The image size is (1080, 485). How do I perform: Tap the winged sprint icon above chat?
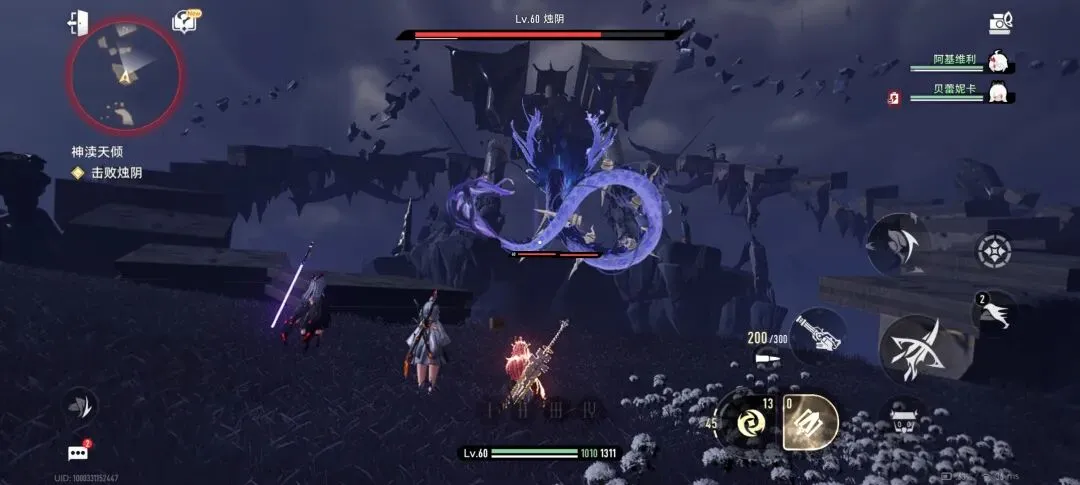80,405
